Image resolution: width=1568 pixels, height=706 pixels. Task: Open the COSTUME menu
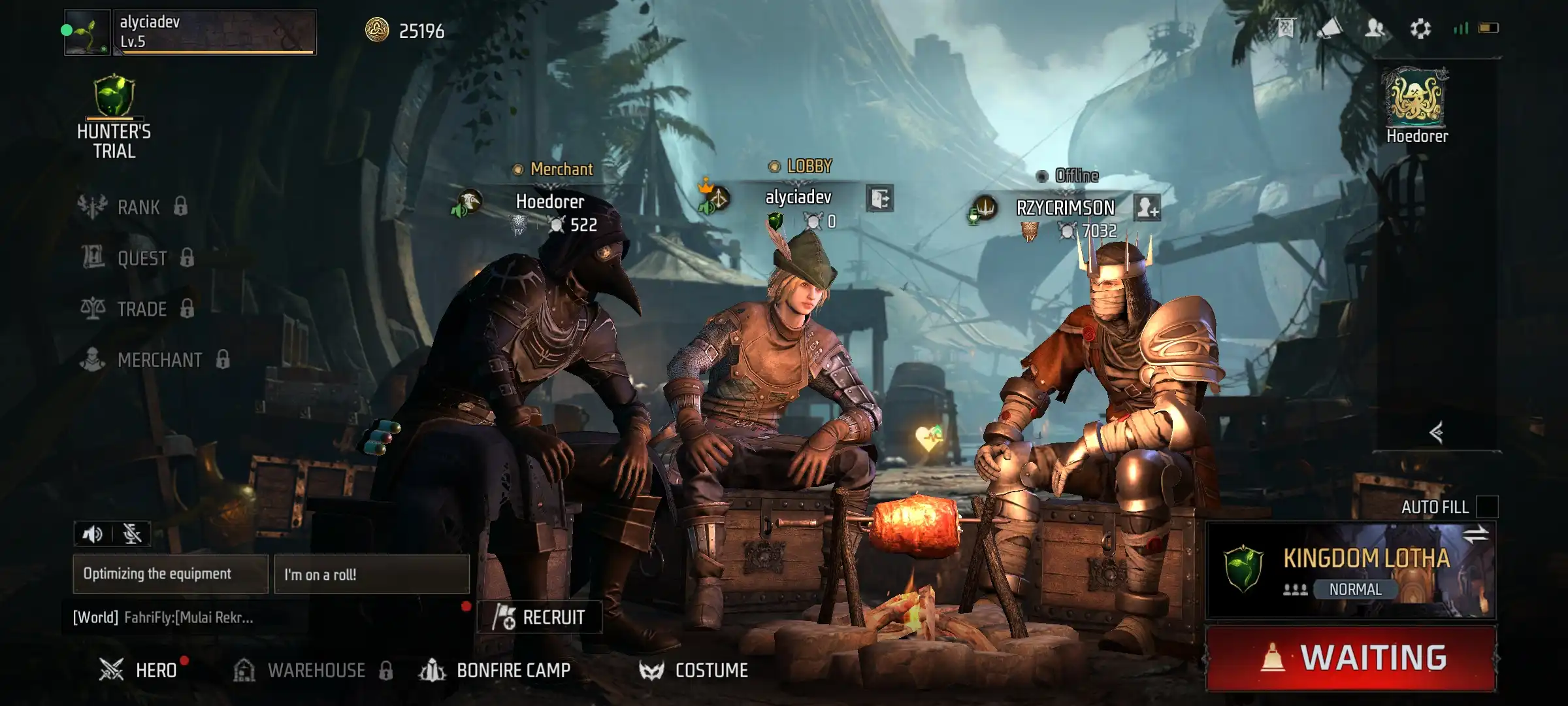click(x=694, y=670)
